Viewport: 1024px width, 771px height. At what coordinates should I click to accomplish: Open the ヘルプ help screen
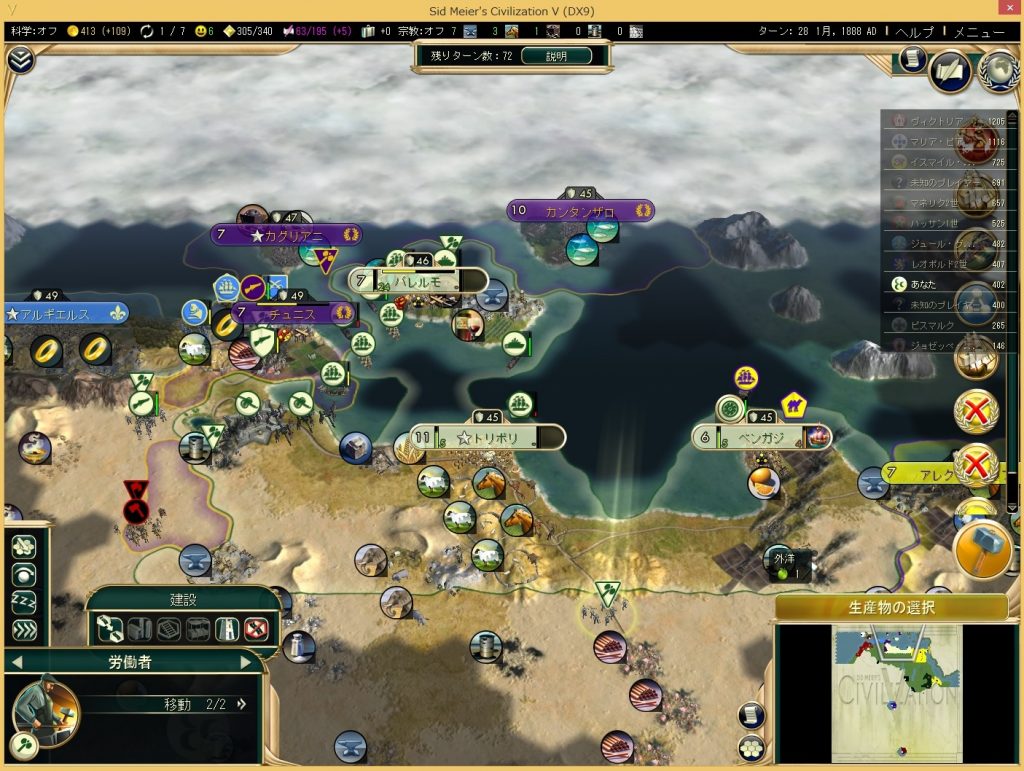tap(914, 31)
